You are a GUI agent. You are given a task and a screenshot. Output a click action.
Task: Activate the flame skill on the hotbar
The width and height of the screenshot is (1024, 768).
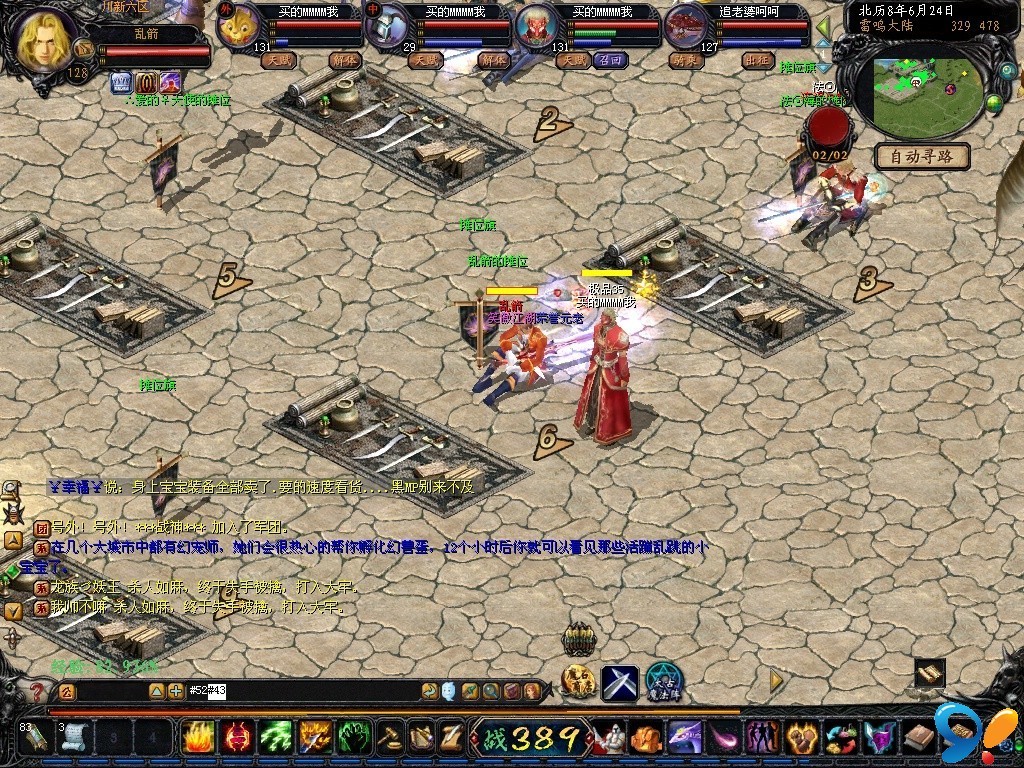coord(197,738)
